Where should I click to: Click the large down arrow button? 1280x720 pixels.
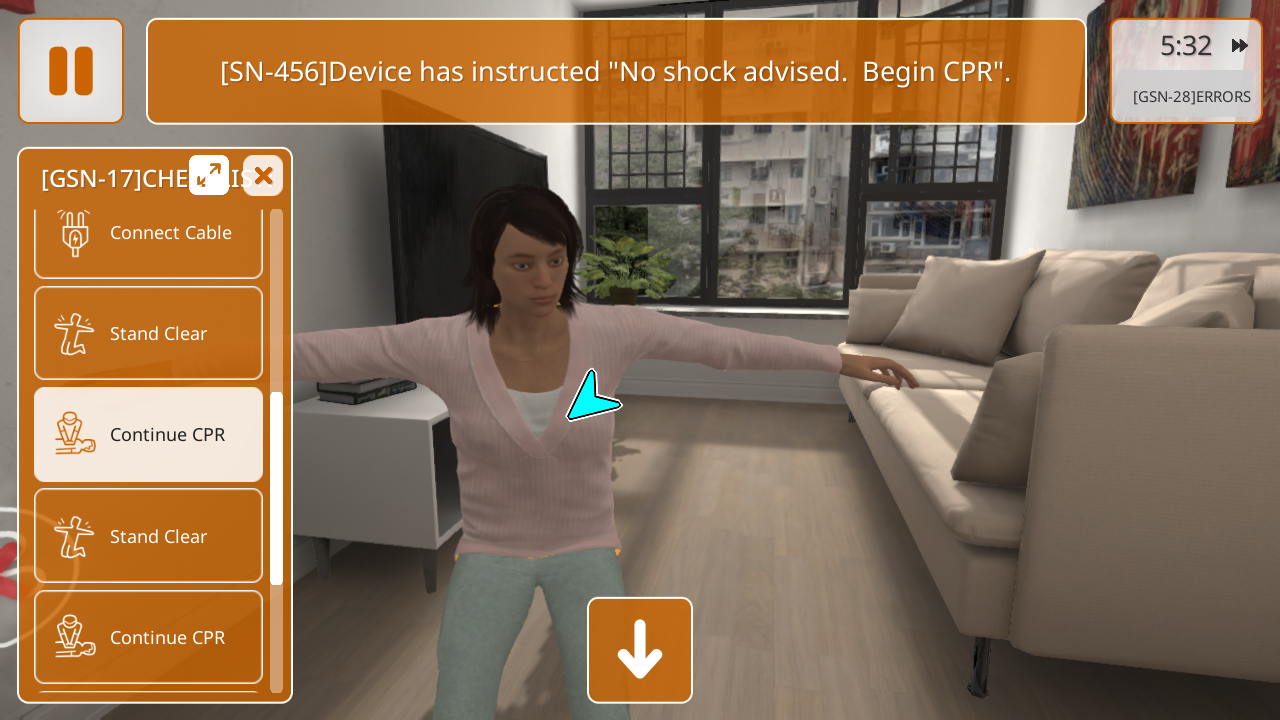[640, 650]
